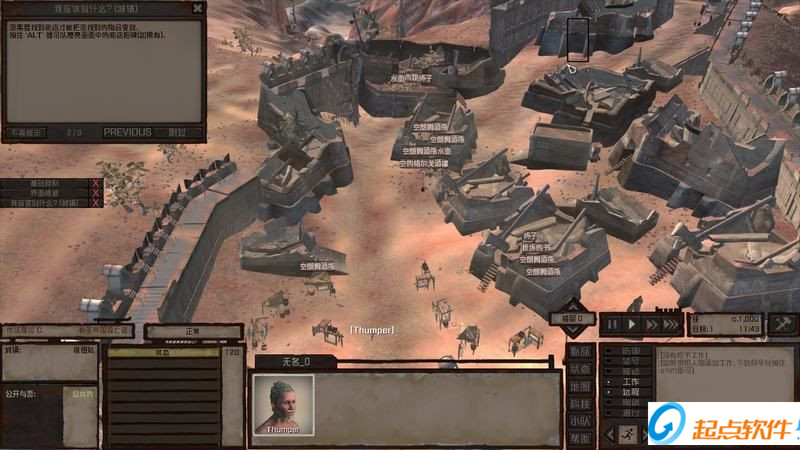800x450 pixels.
Task: Close the tutorial window with the X
Action: click(x=197, y=7)
